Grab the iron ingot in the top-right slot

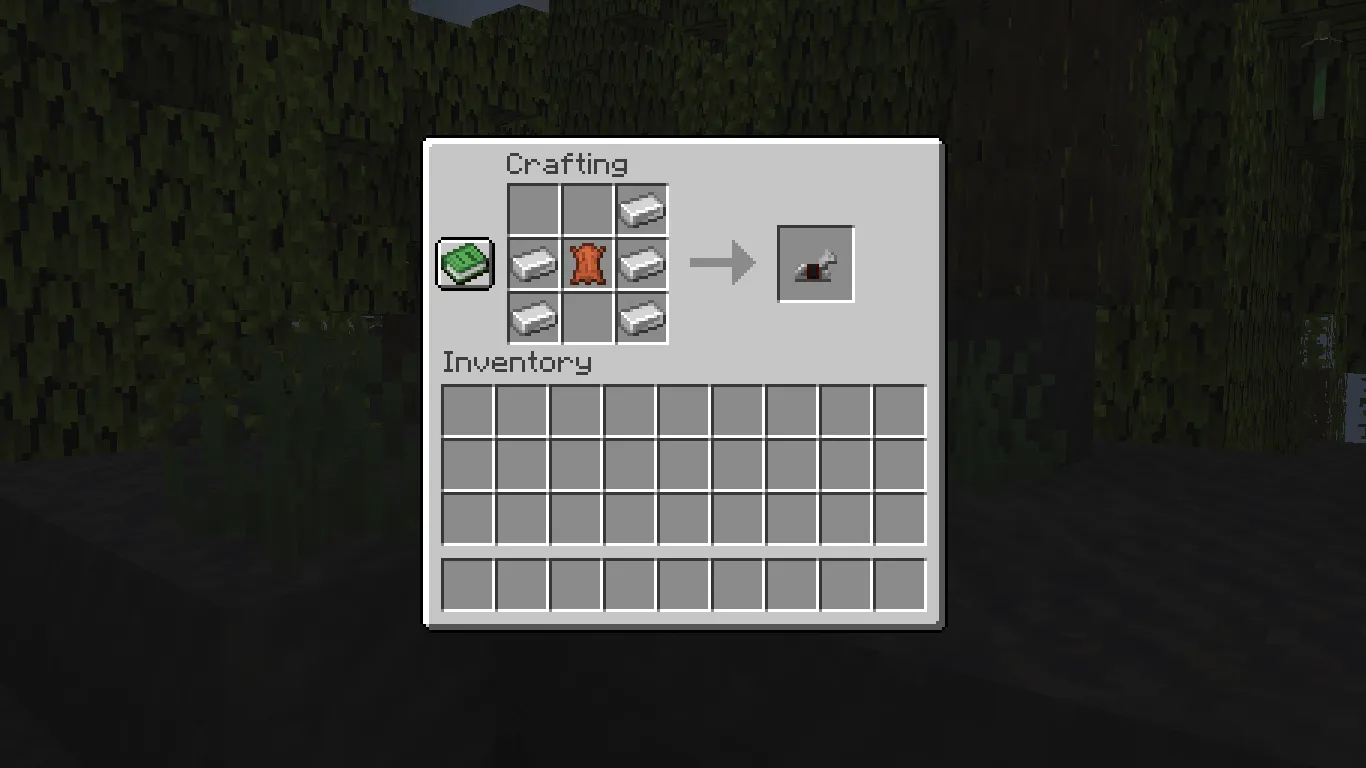tap(641, 211)
